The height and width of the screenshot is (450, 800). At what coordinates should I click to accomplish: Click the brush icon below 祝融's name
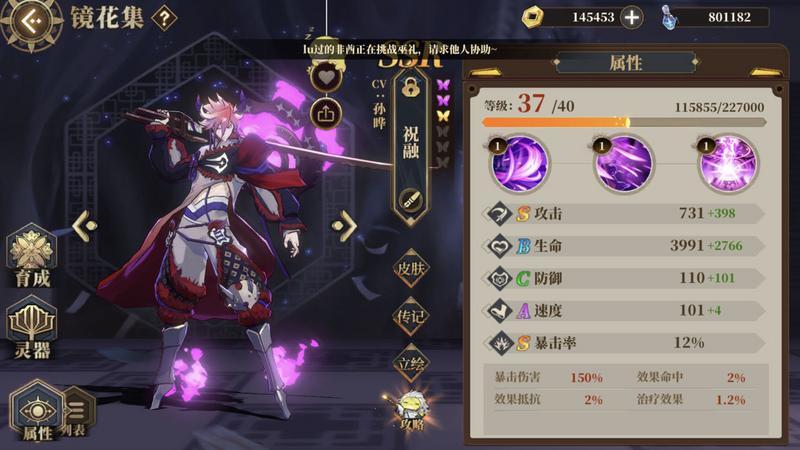point(410,199)
